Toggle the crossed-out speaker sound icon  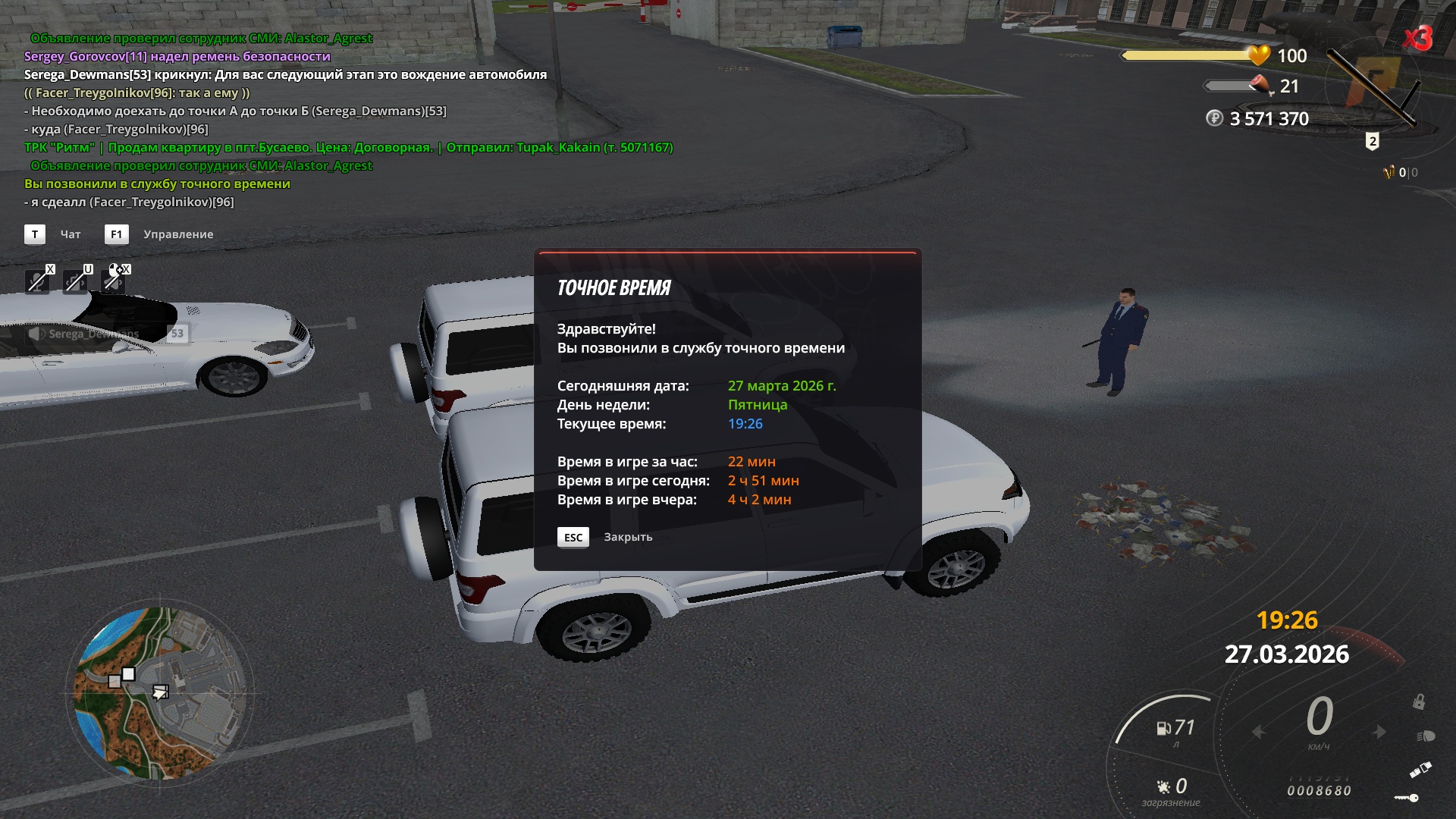coord(114,281)
